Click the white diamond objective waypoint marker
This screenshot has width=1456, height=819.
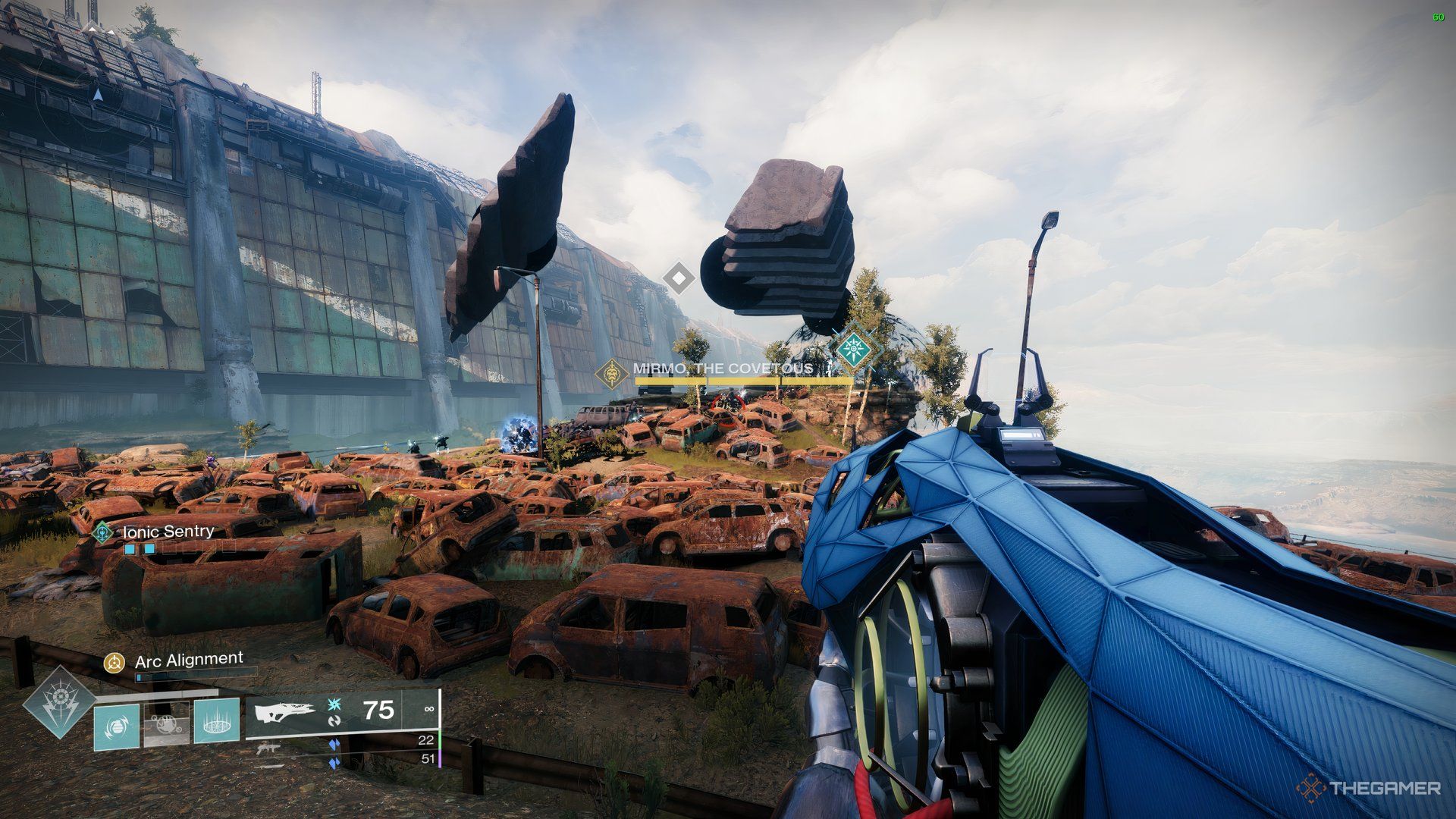(x=679, y=278)
